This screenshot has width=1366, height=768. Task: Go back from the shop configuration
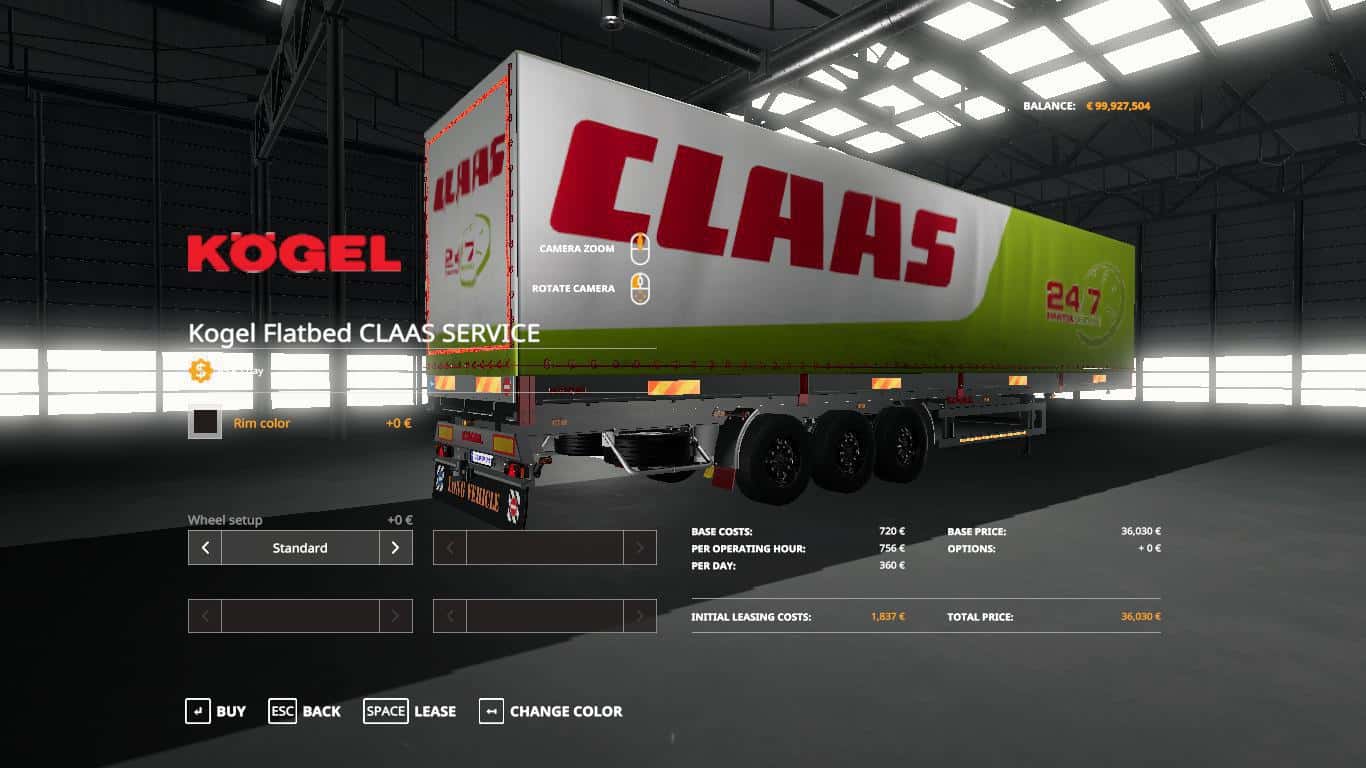(304, 711)
